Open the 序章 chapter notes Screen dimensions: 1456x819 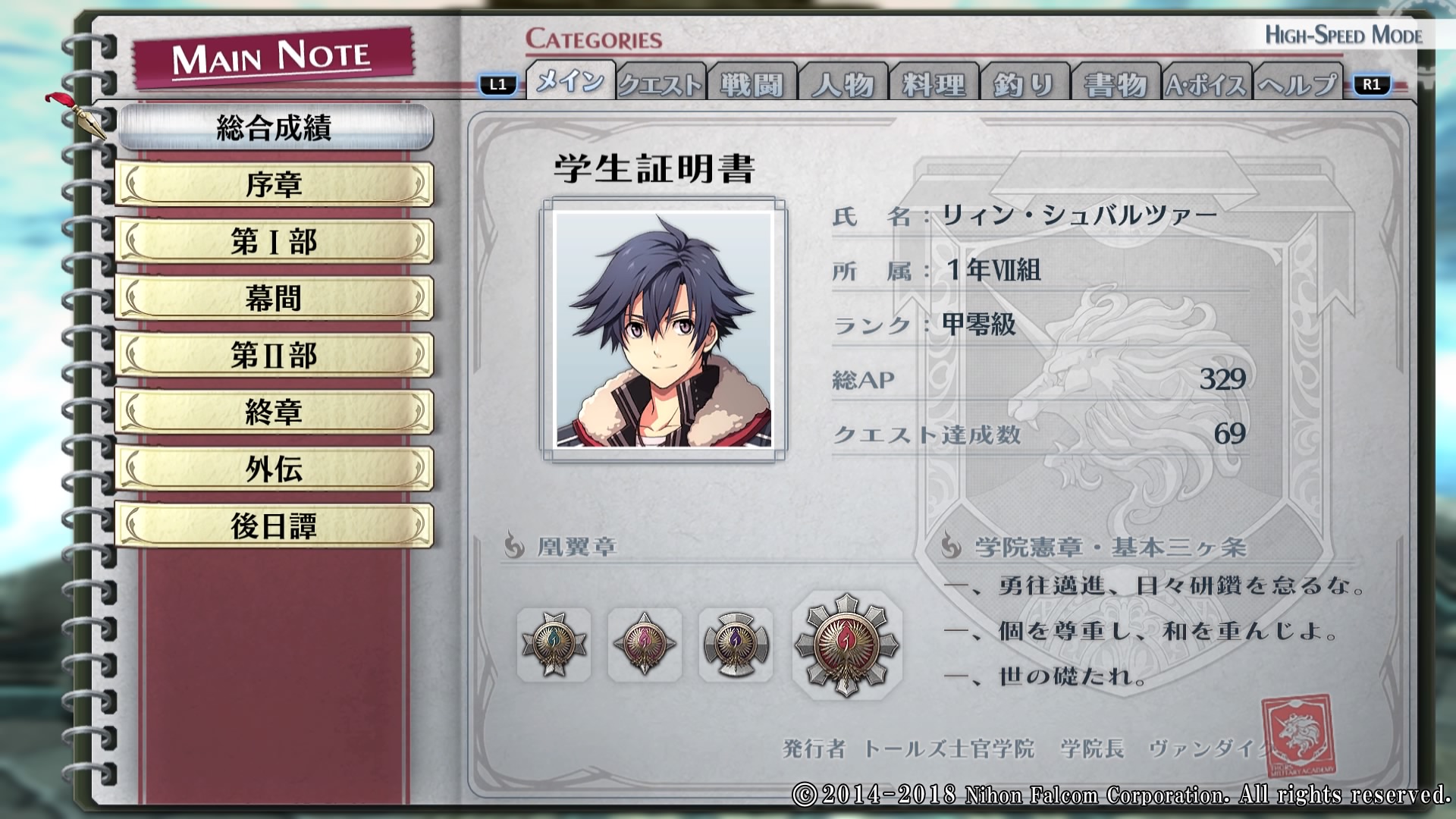click(x=275, y=184)
